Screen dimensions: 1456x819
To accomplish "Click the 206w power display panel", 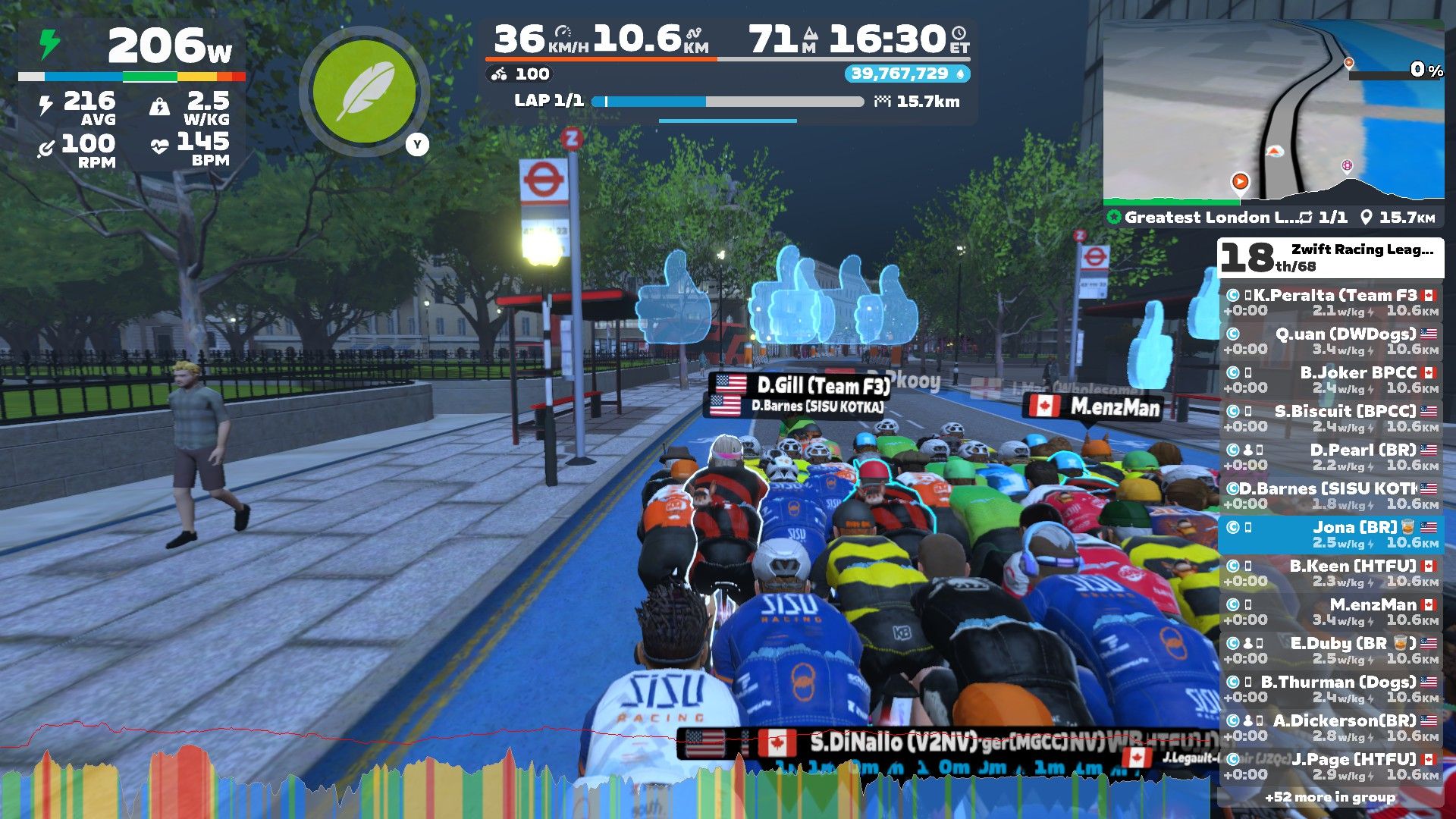I will (133, 47).
